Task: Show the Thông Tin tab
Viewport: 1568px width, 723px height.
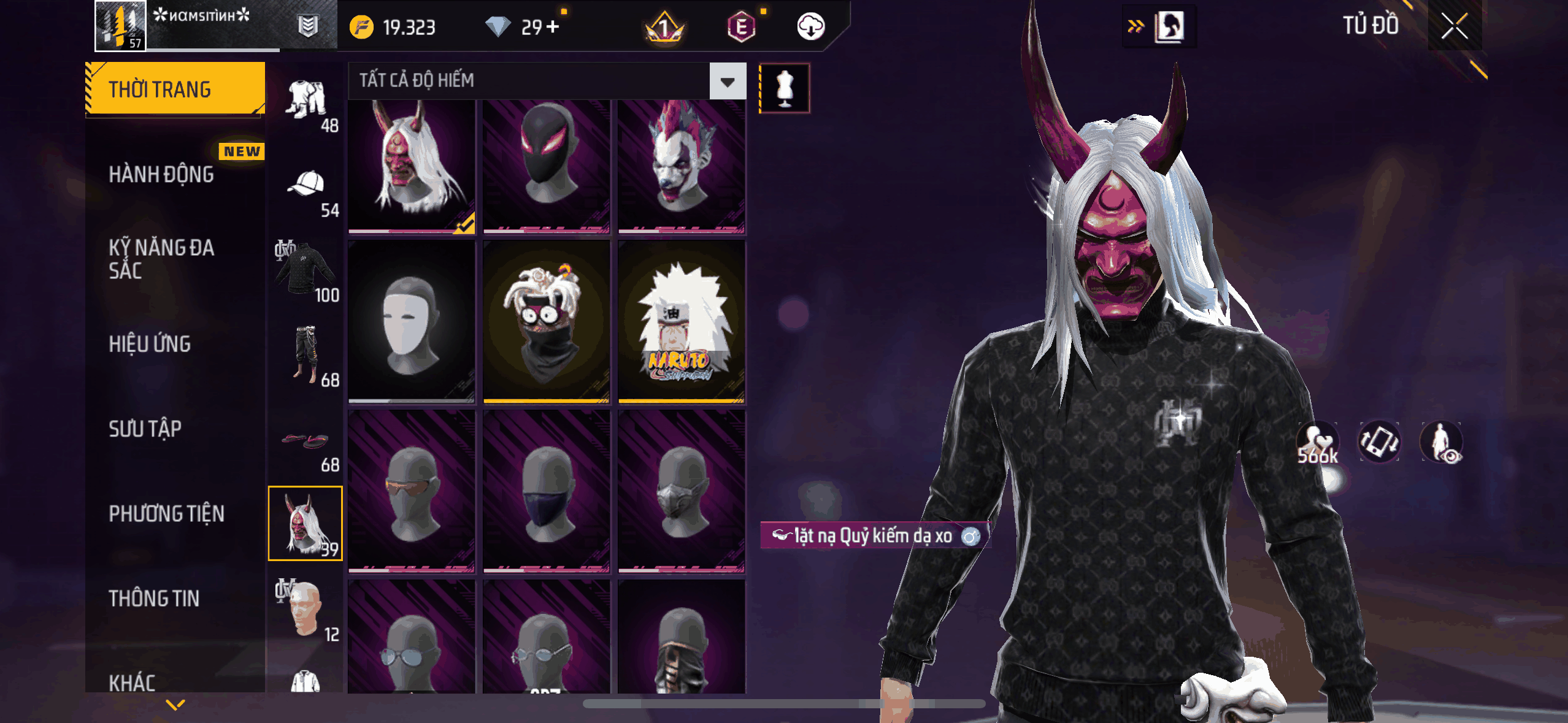Action: [x=154, y=598]
